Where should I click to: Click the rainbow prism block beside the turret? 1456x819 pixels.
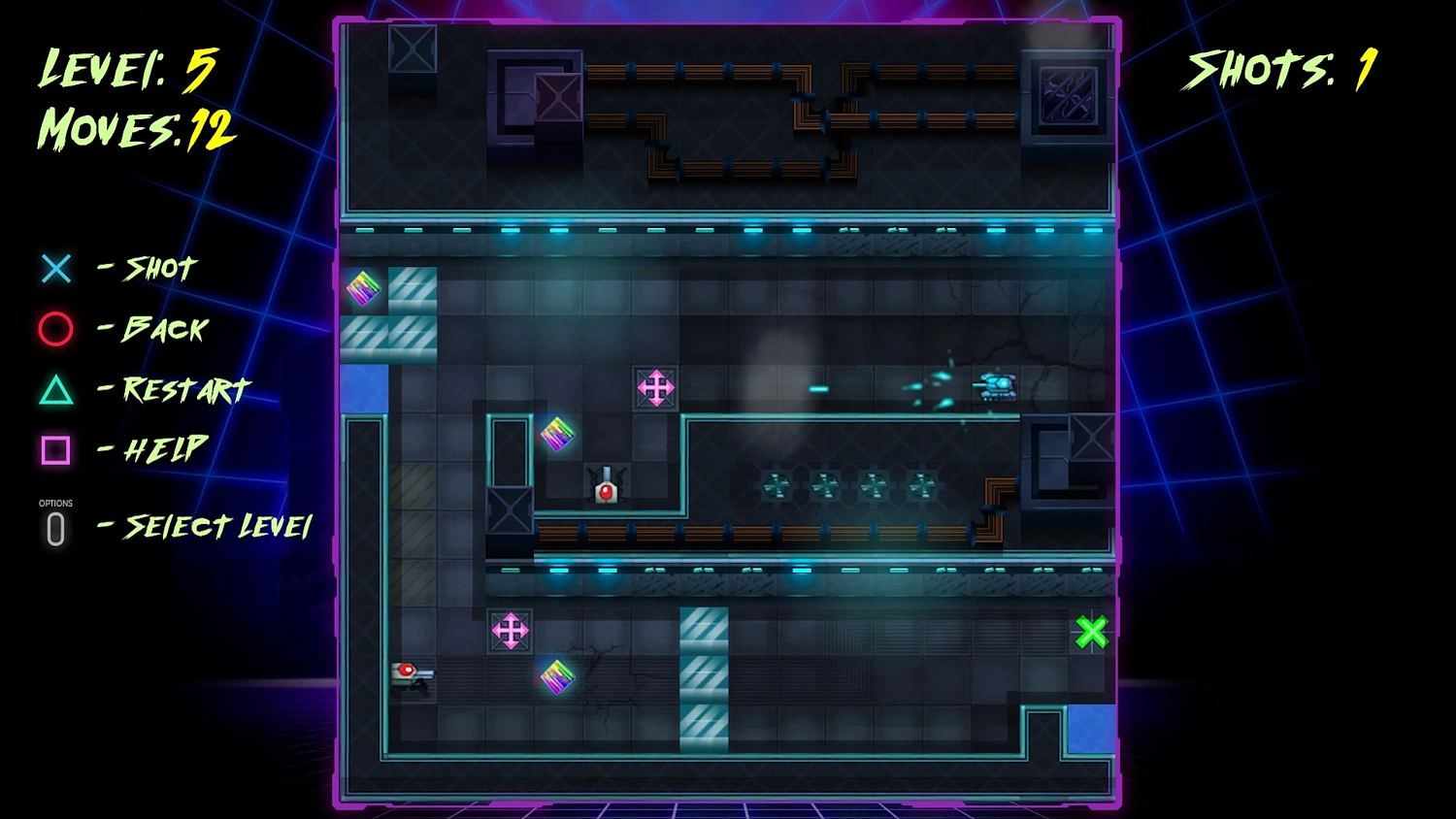point(557,434)
